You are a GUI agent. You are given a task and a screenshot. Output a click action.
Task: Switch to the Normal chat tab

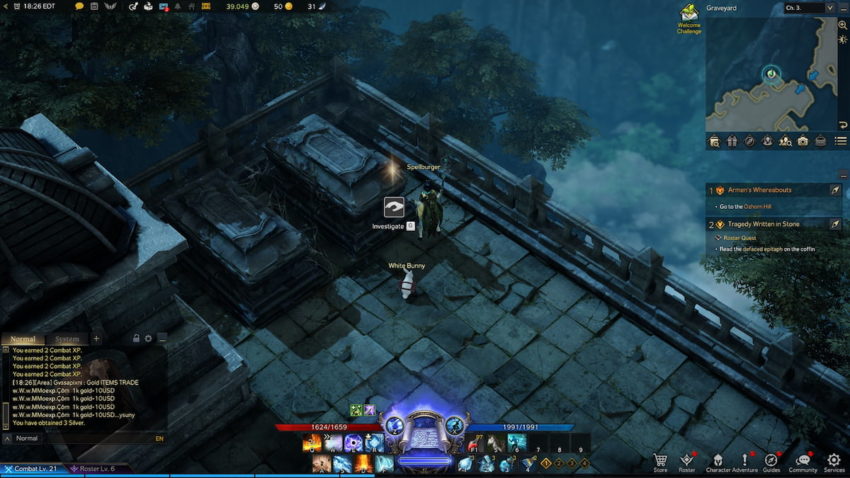click(22, 339)
